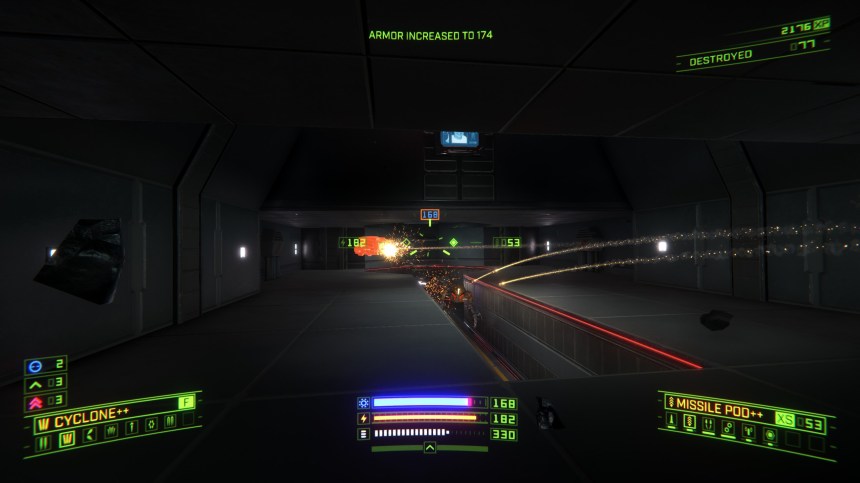The image size is (860, 483).
Task: Choose the round mine secondary weapon slot
Action: [x=770, y=434]
